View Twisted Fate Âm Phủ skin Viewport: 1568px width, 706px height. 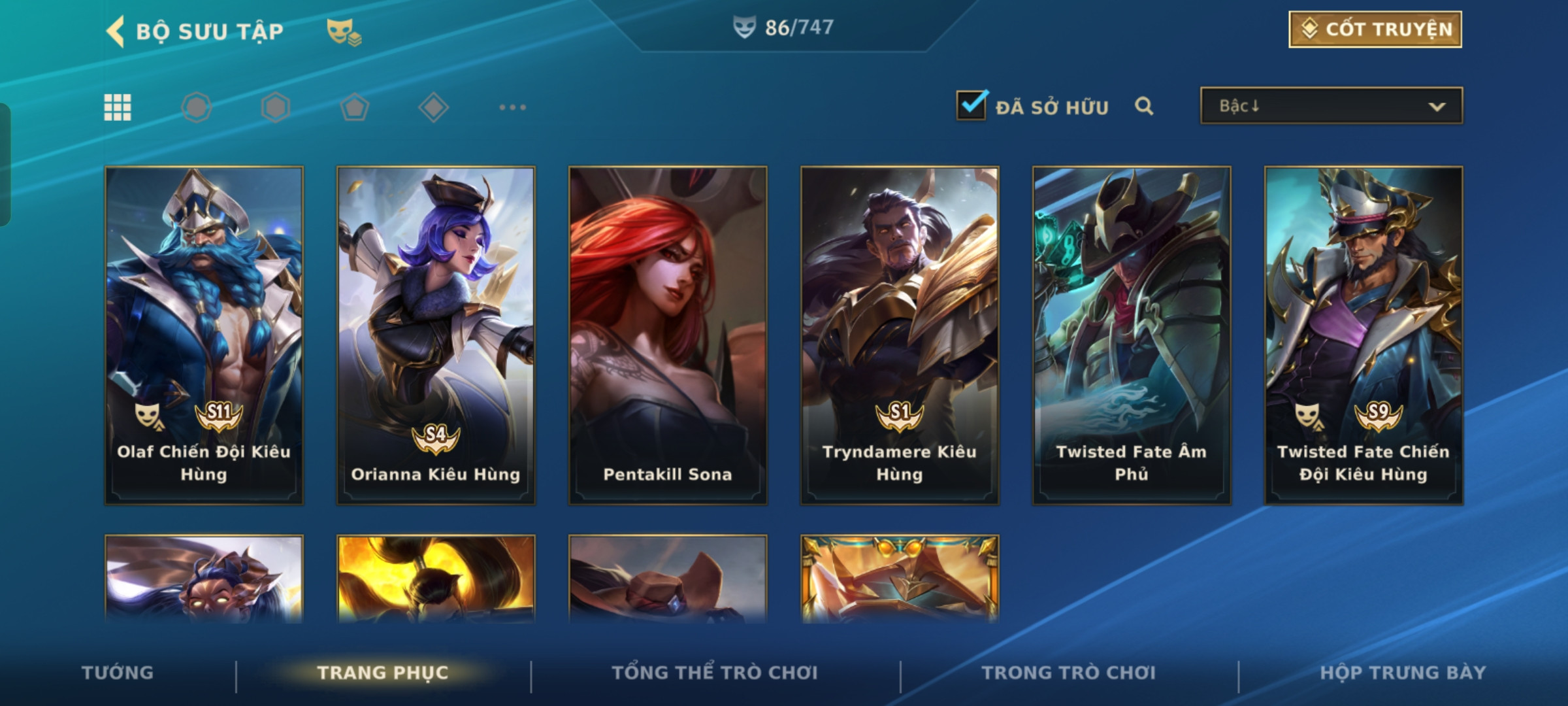tap(1132, 335)
